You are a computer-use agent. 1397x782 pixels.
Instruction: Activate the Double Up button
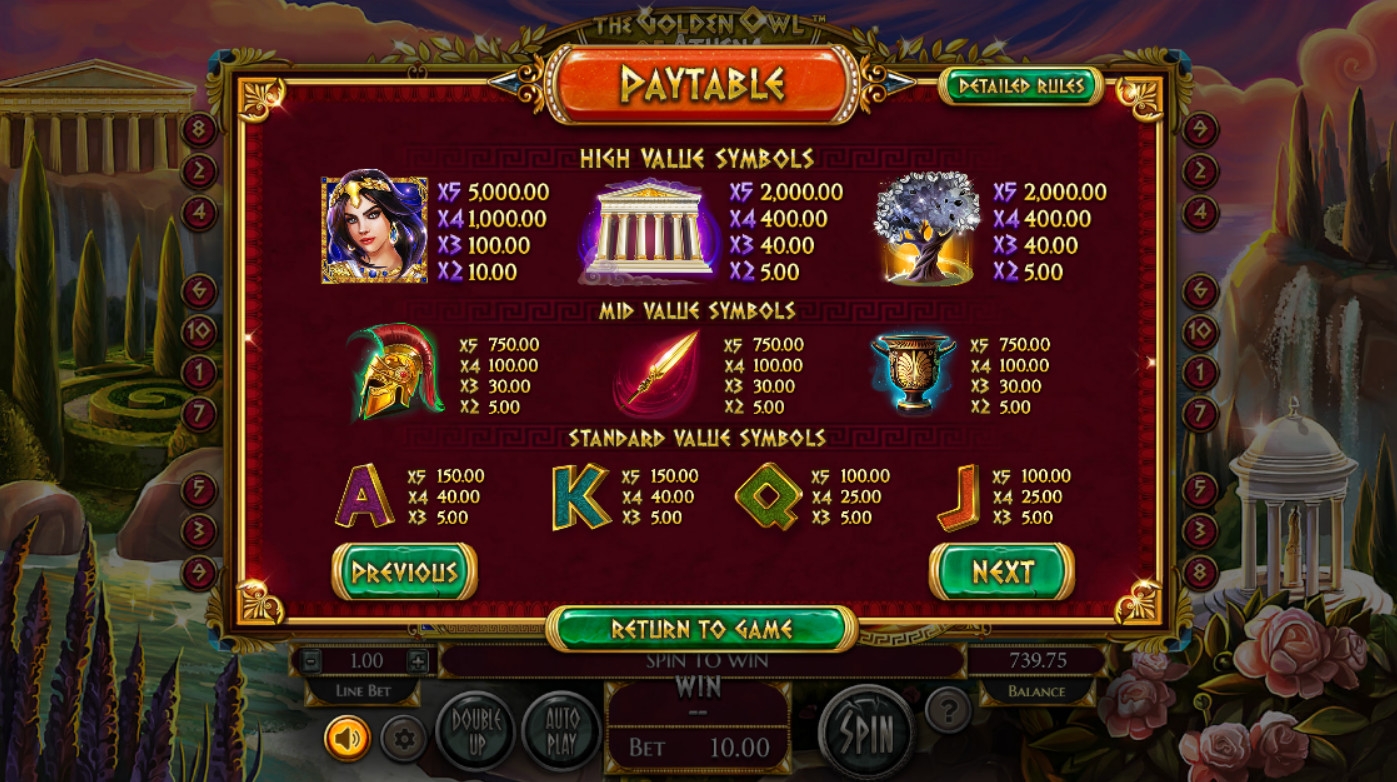pos(476,731)
